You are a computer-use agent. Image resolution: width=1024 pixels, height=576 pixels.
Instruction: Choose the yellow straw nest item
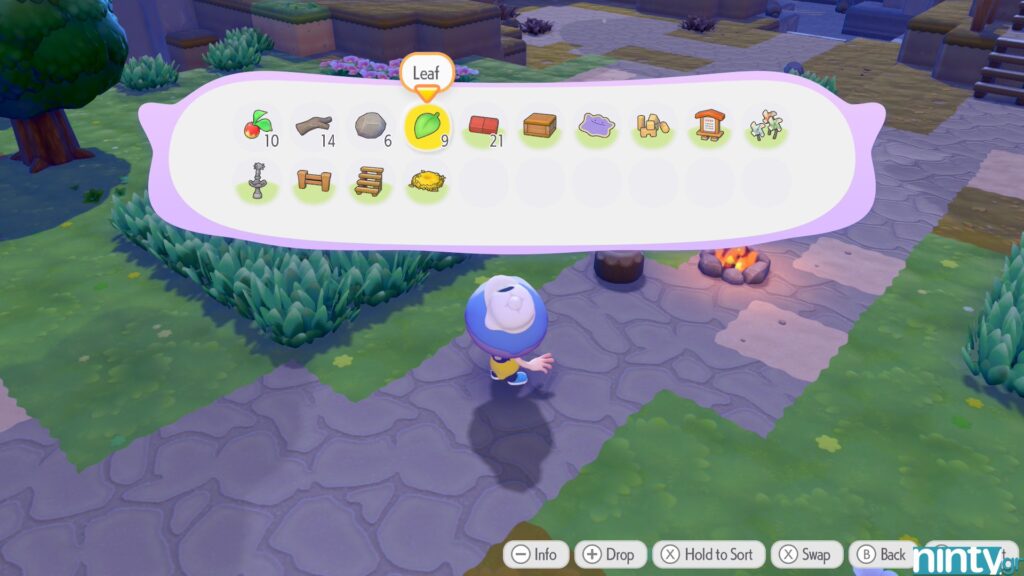click(x=427, y=182)
